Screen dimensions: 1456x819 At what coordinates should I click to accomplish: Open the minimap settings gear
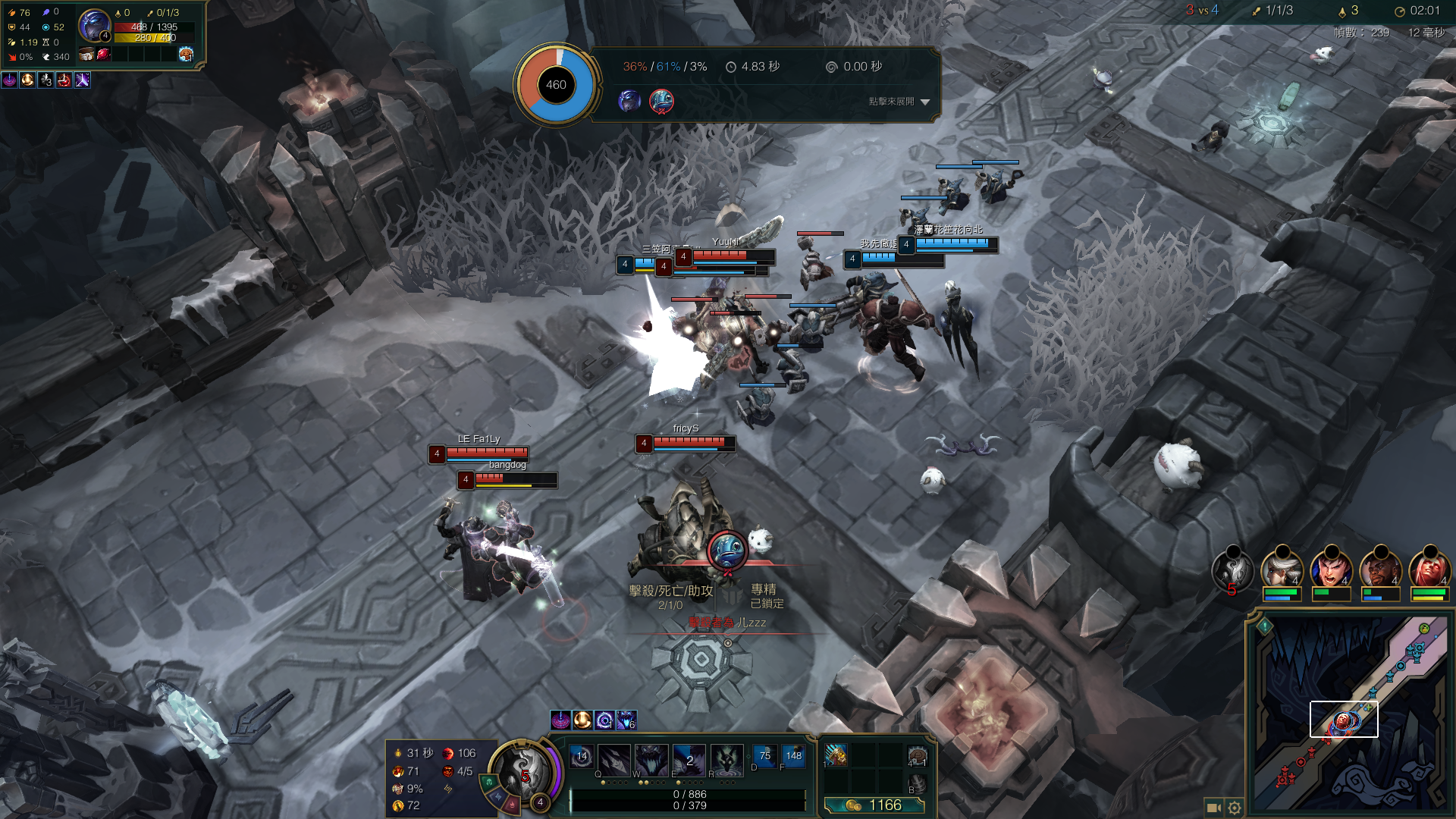[x=1235, y=808]
